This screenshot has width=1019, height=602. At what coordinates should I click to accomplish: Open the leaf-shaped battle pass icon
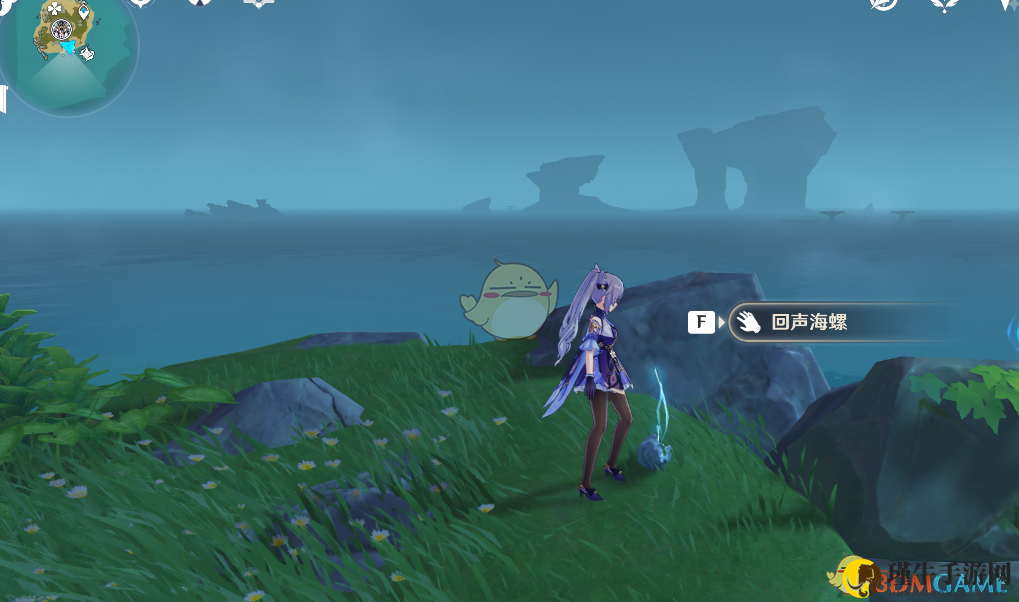tap(944, 5)
